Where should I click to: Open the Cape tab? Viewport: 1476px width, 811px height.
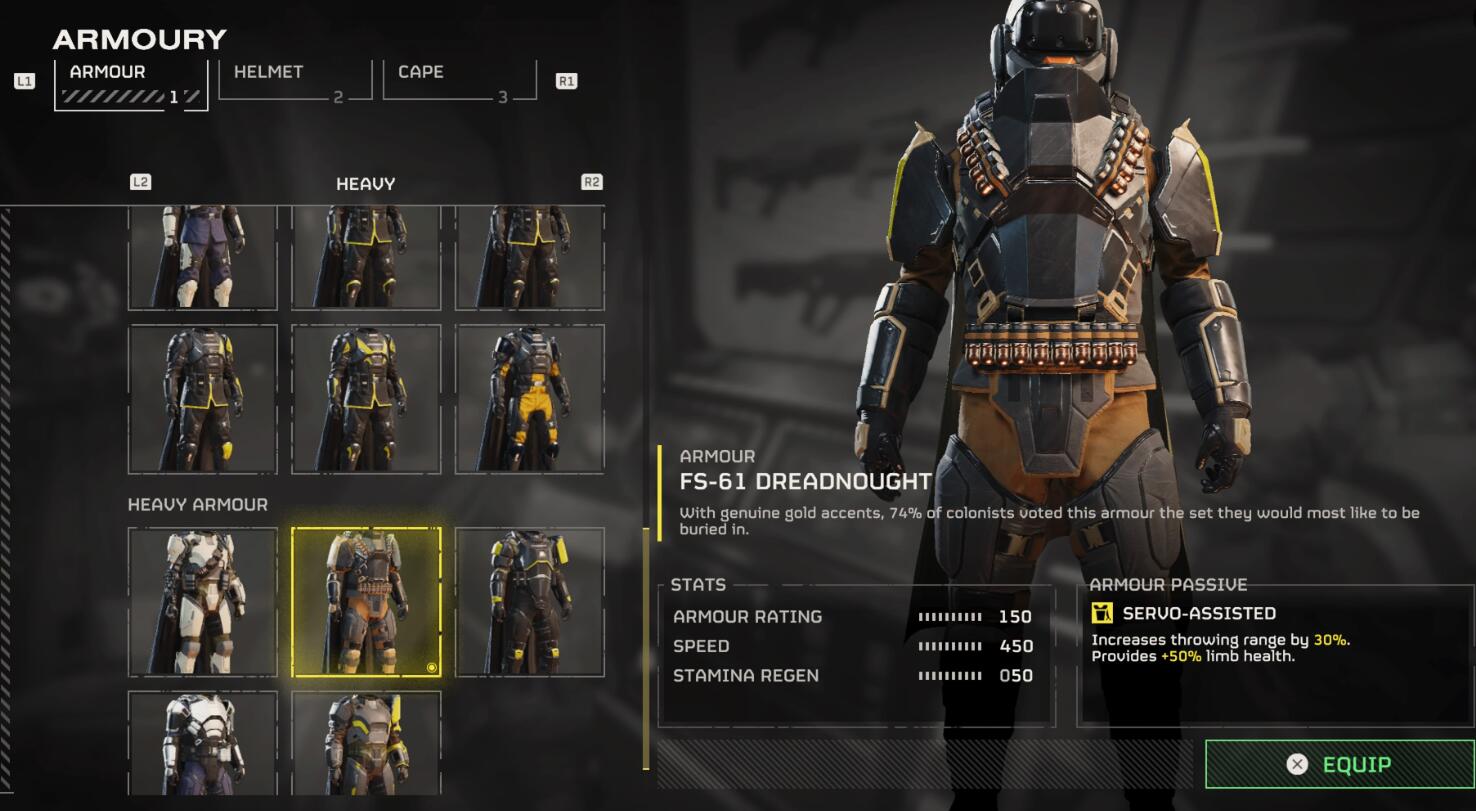(x=458, y=79)
